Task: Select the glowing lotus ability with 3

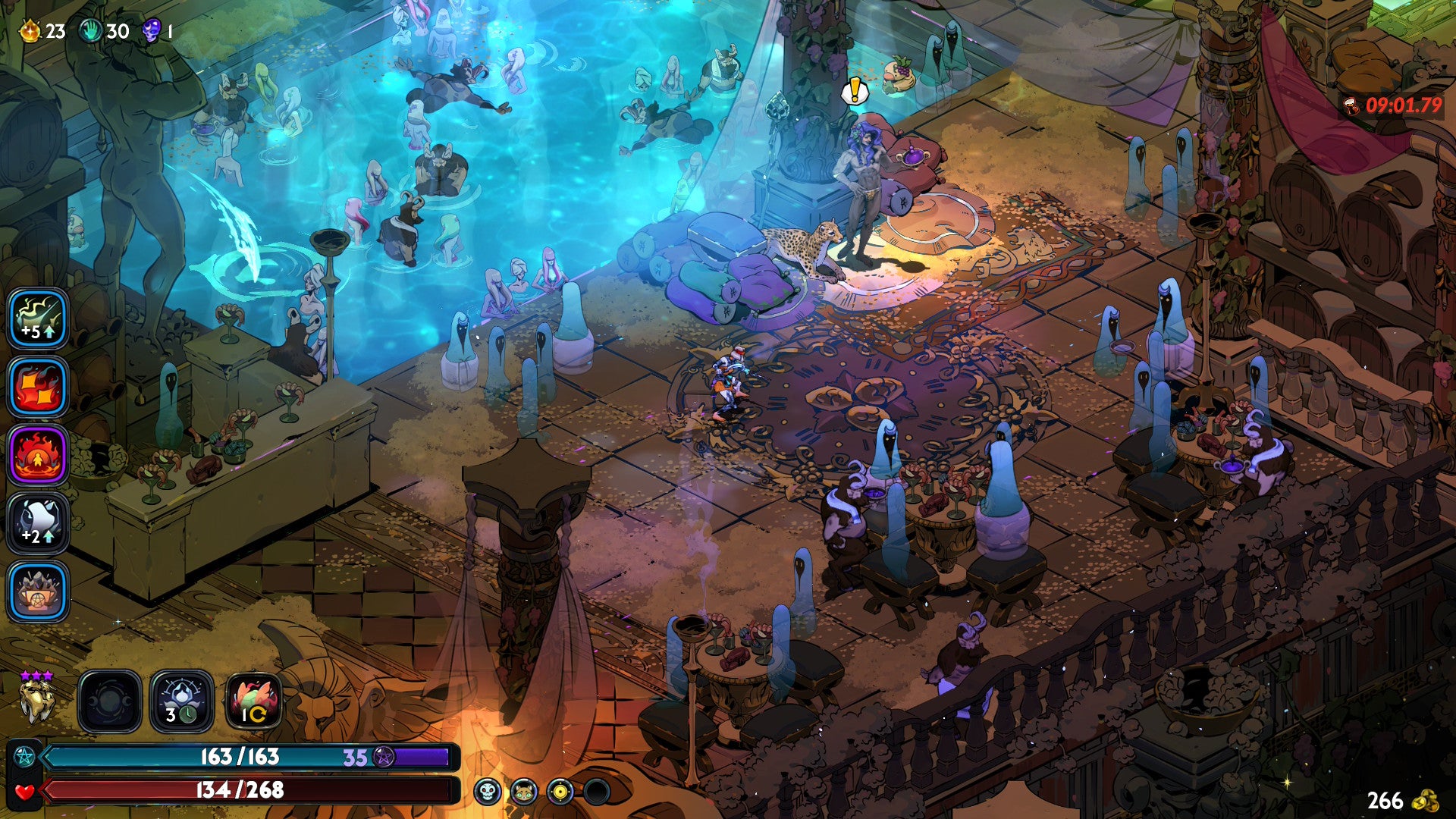Action: (x=182, y=701)
